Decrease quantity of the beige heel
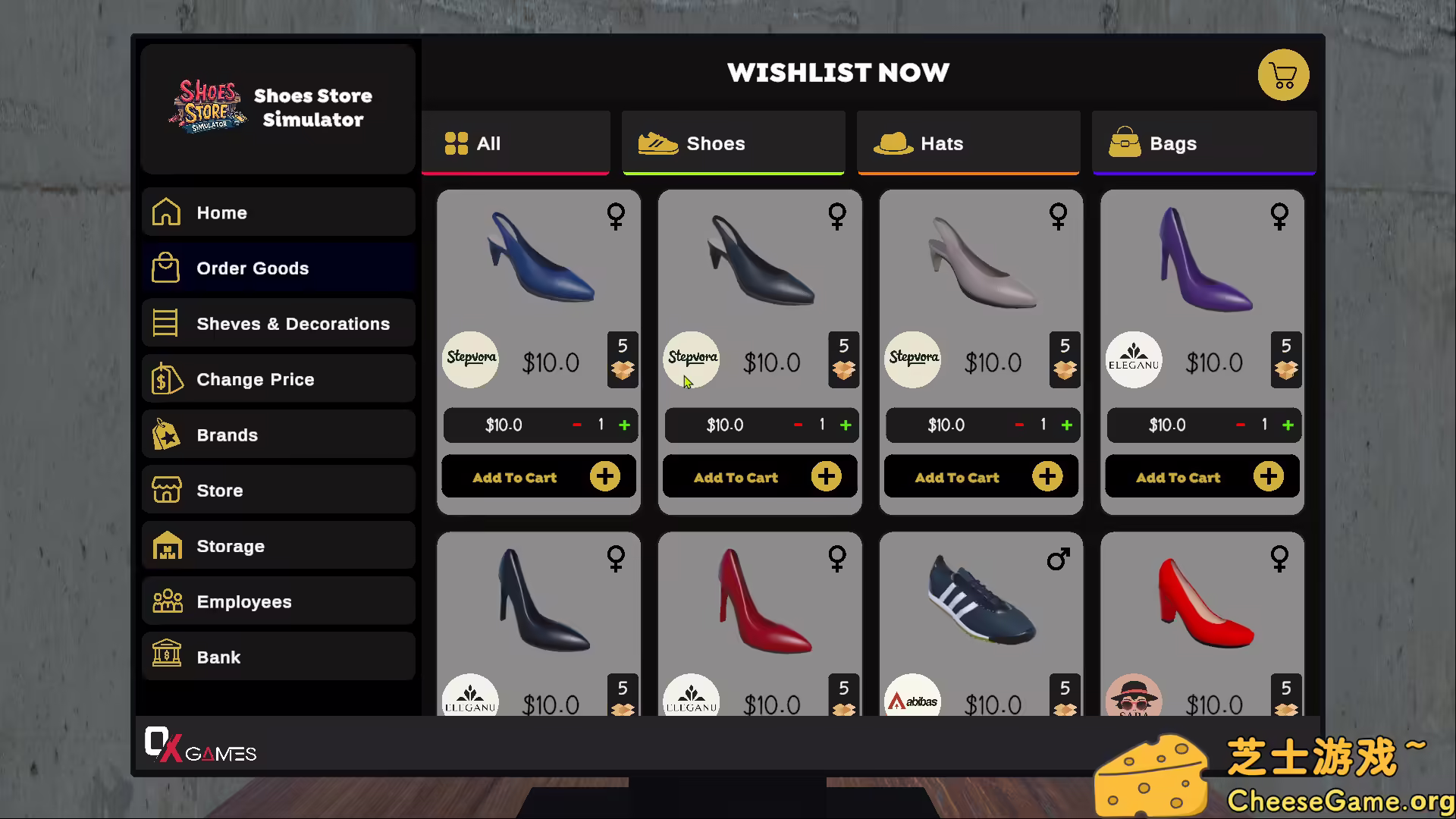 click(1018, 425)
